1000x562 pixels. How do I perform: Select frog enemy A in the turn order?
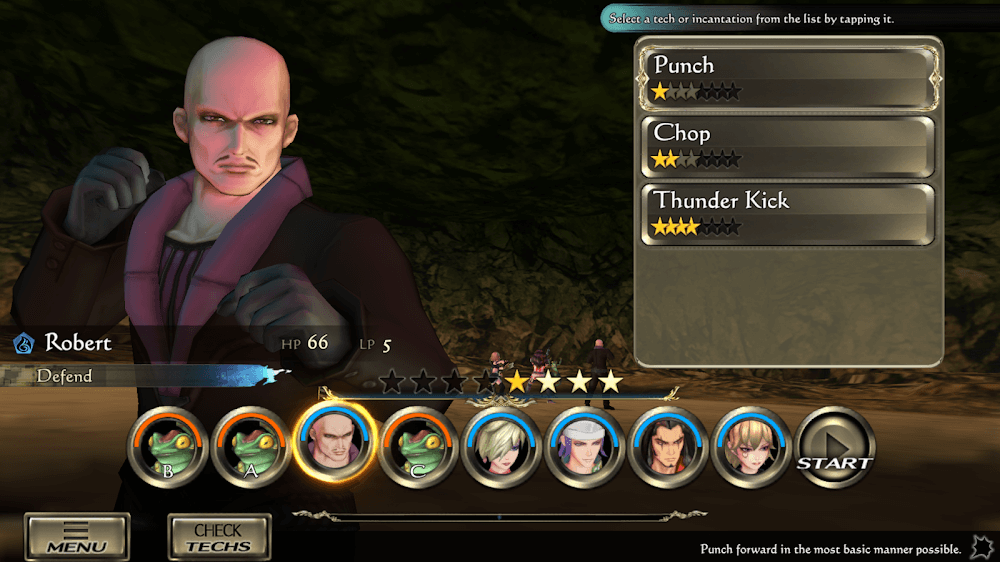tap(251, 447)
